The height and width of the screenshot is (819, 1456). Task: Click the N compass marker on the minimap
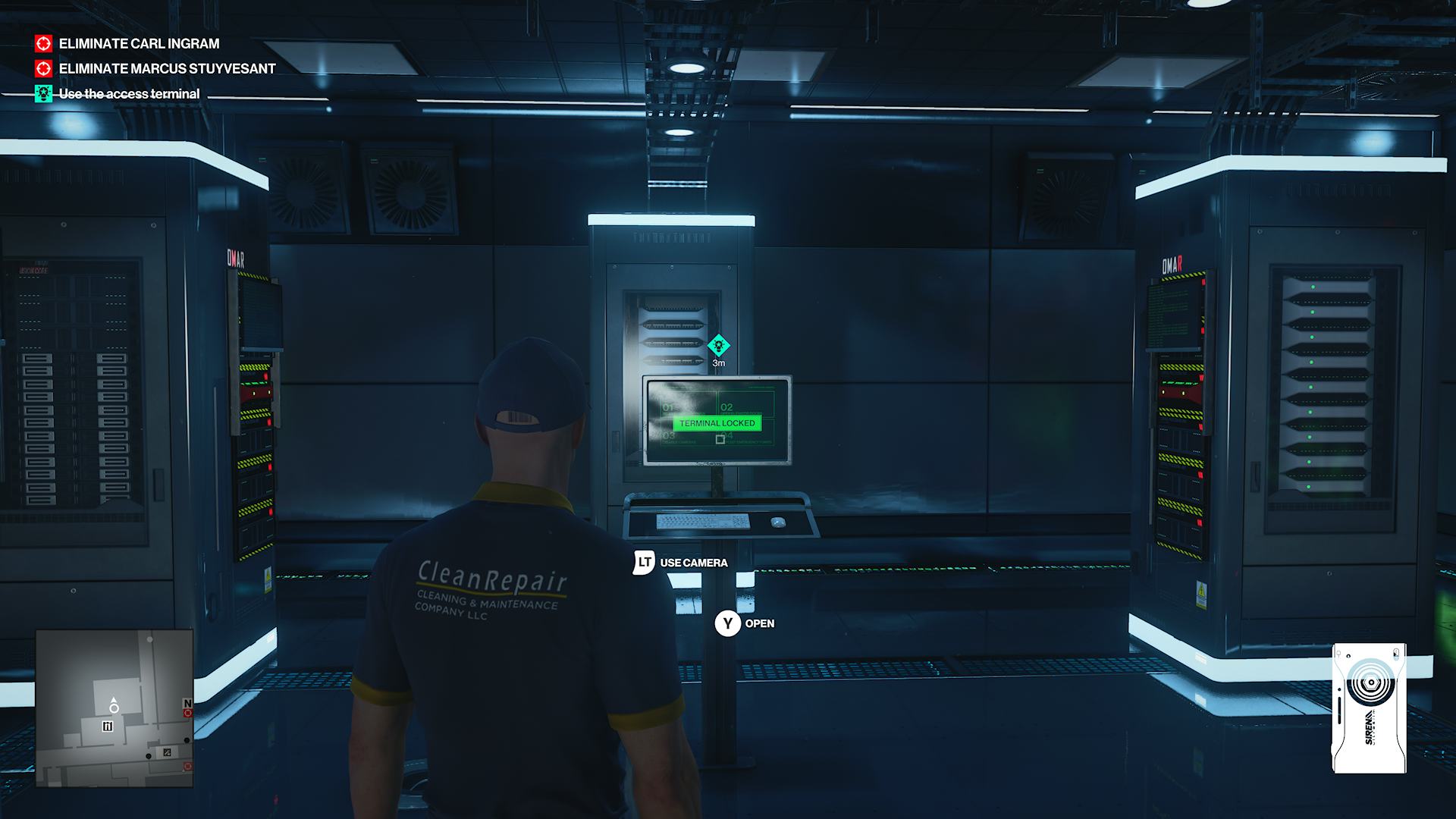point(188,702)
